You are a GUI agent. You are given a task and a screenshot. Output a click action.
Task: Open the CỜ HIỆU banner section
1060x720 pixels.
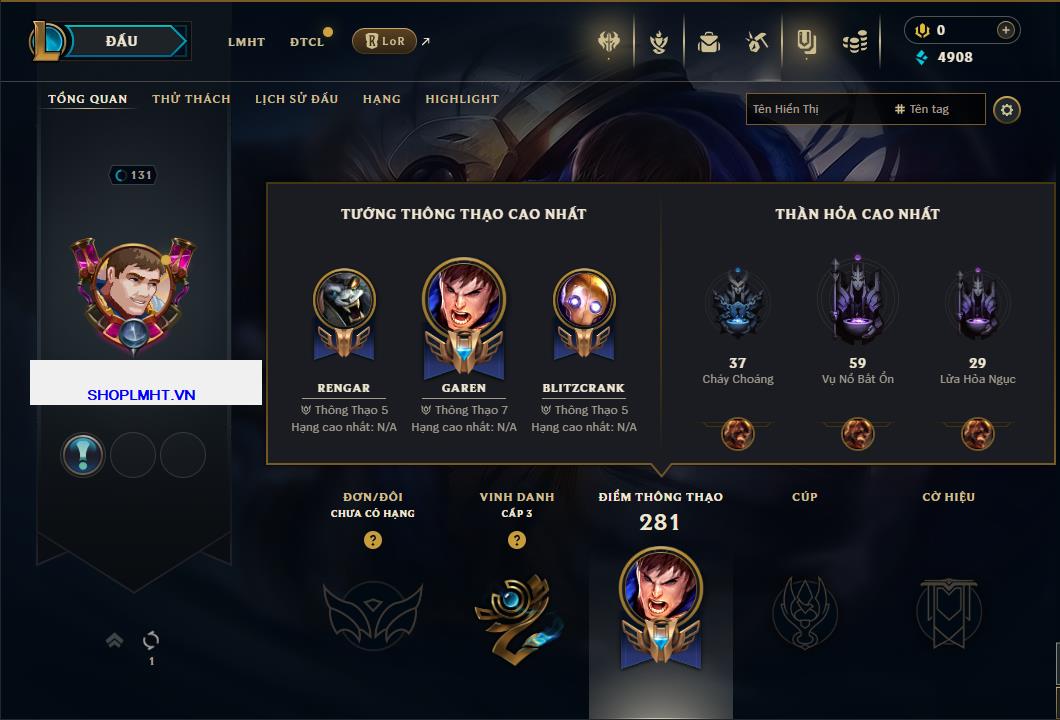click(948, 610)
